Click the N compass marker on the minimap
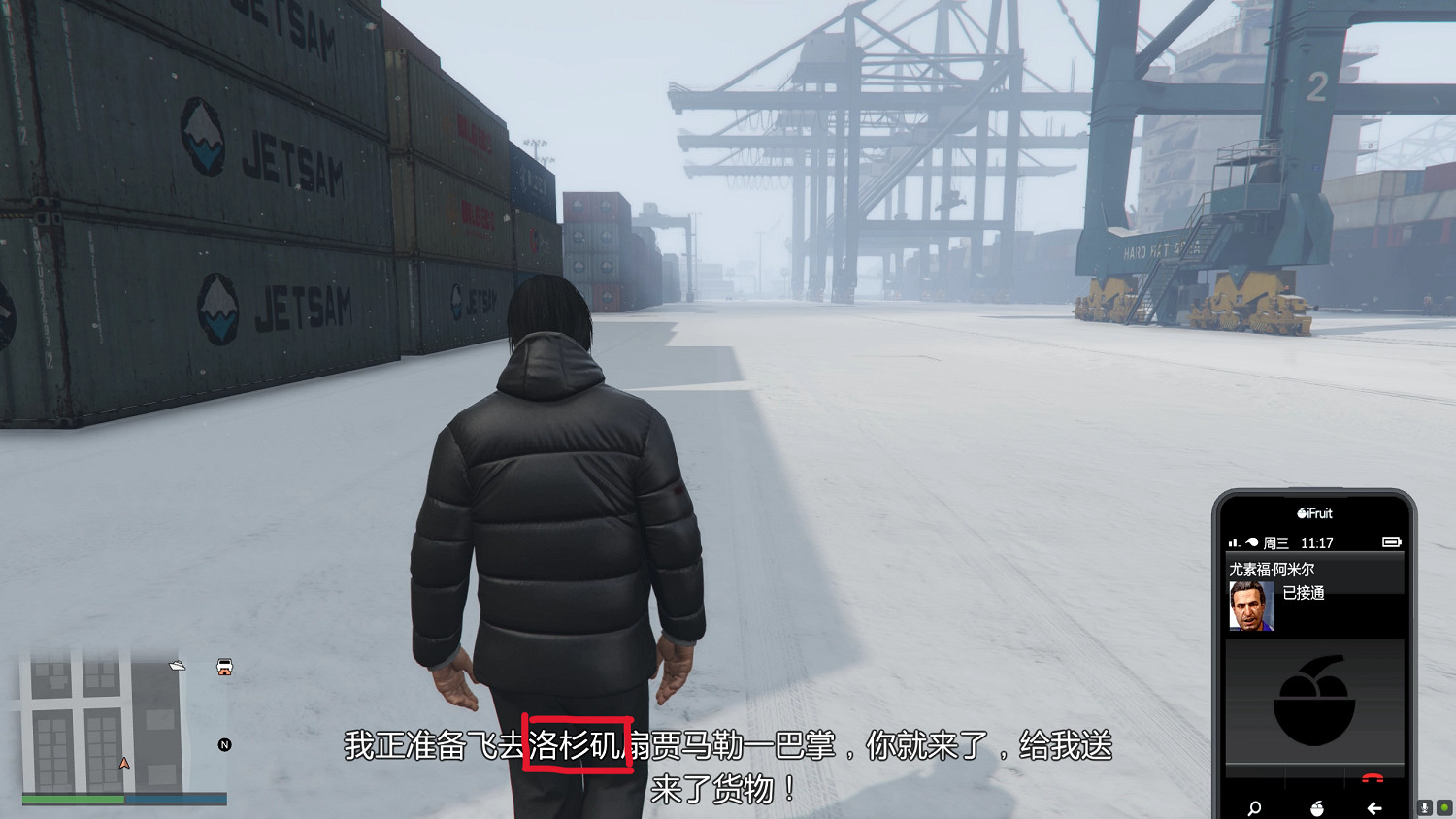The width and height of the screenshot is (1456, 819). pyautogui.click(x=225, y=744)
